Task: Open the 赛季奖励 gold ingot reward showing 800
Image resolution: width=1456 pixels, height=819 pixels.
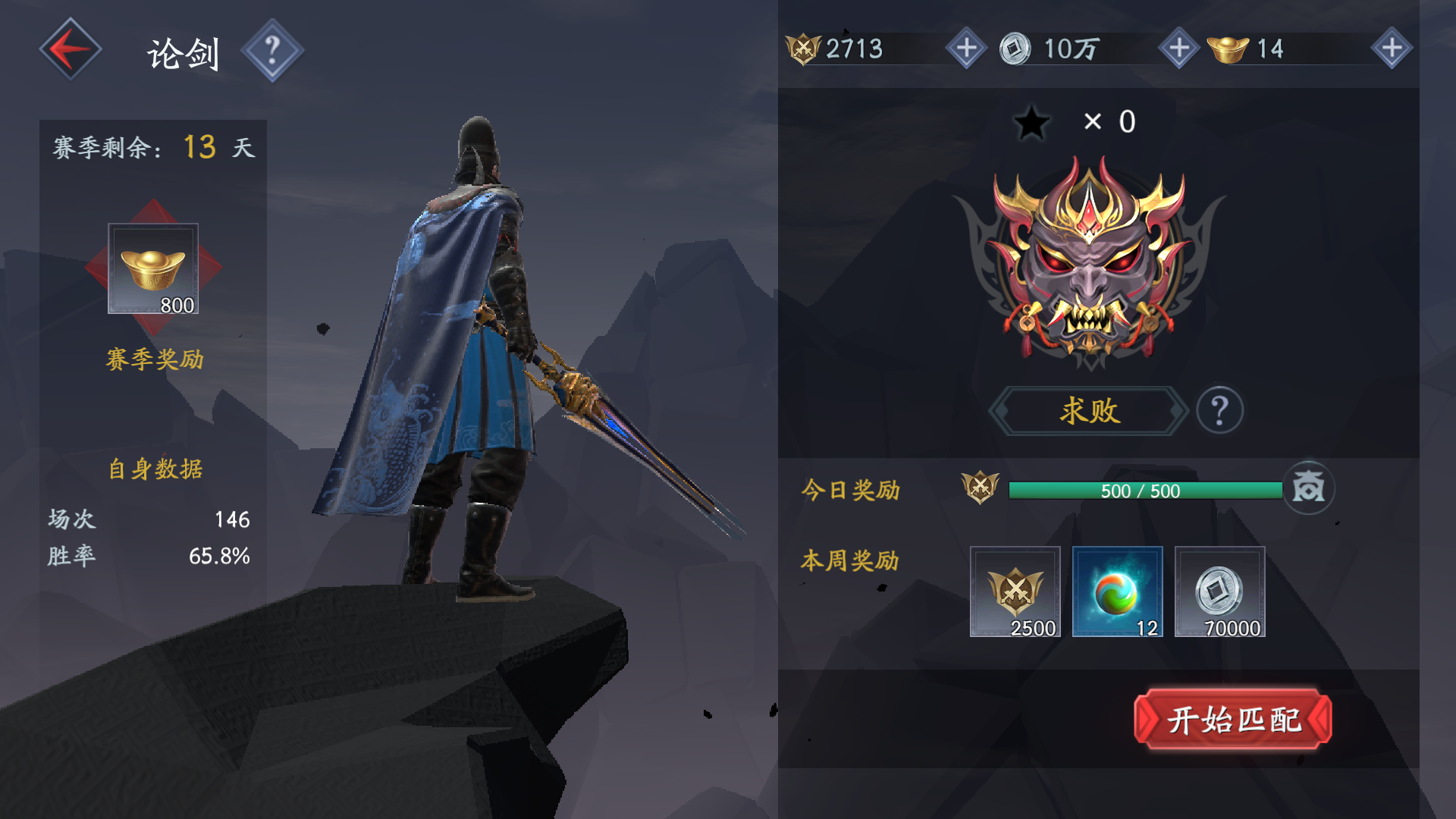Action: point(152,267)
